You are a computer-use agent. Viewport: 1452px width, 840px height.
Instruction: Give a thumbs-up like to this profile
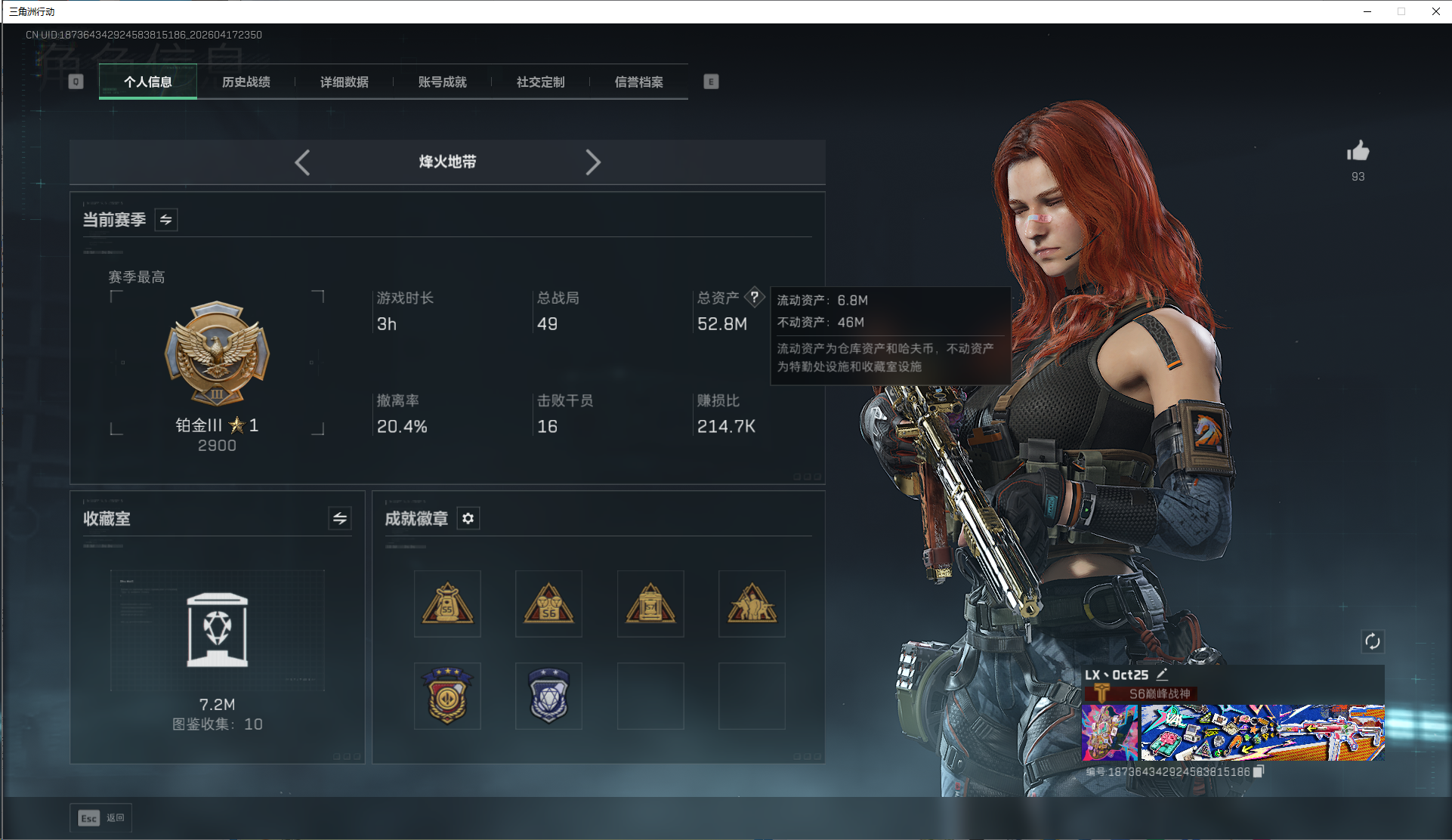tap(1358, 152)
